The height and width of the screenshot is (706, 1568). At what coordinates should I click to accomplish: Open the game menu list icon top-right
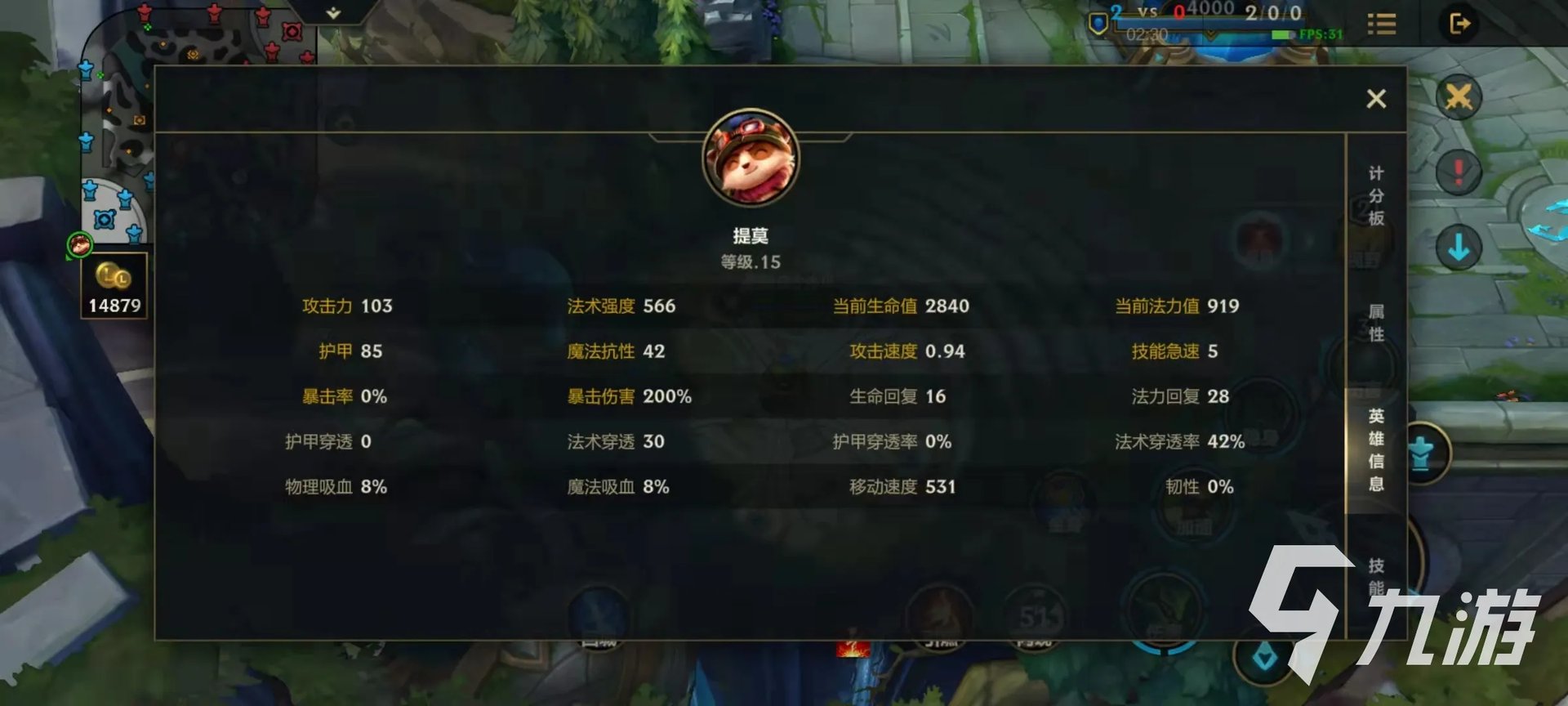point(1382,23)
